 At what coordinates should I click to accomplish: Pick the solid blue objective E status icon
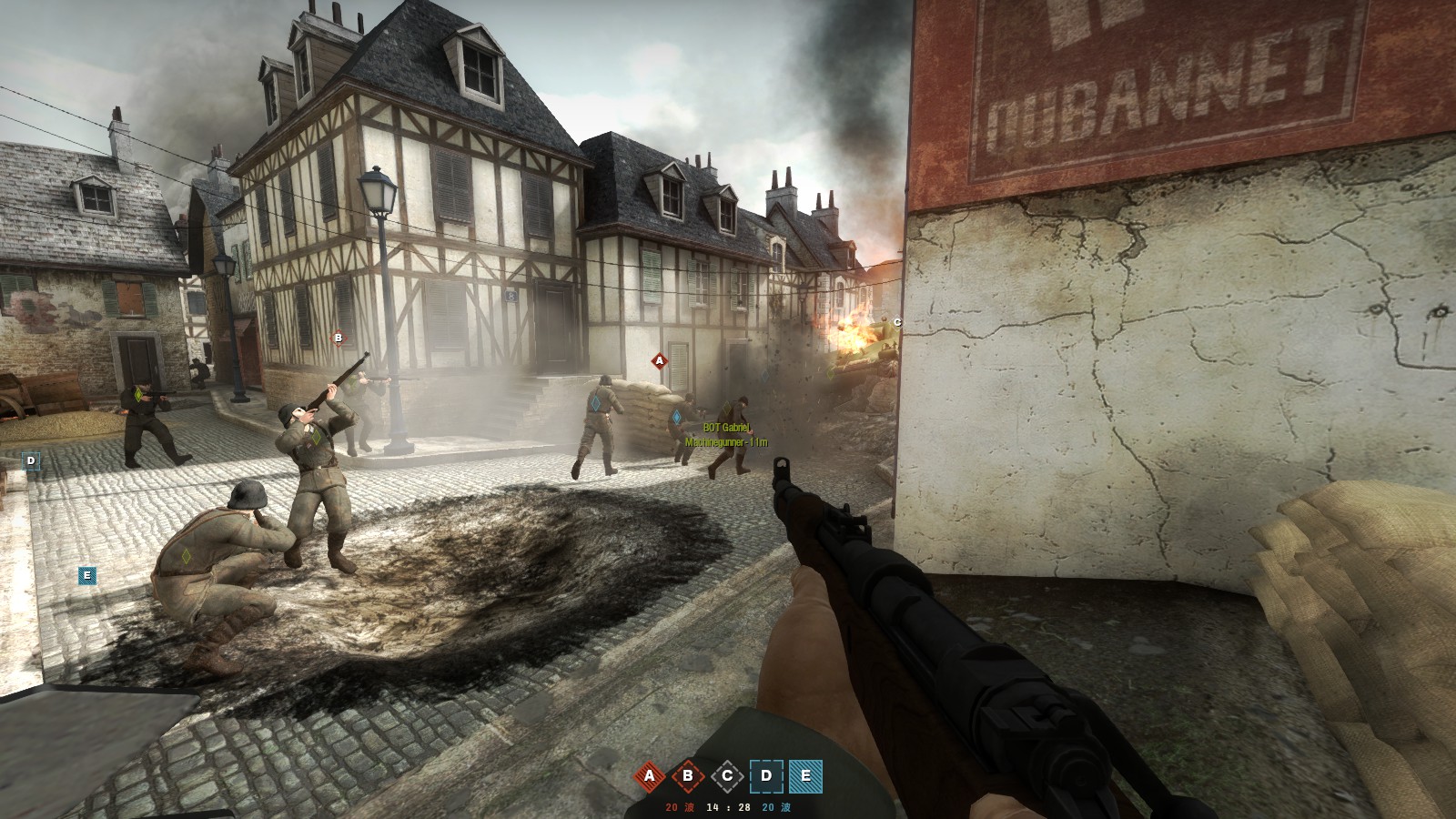tap(805, 776)
